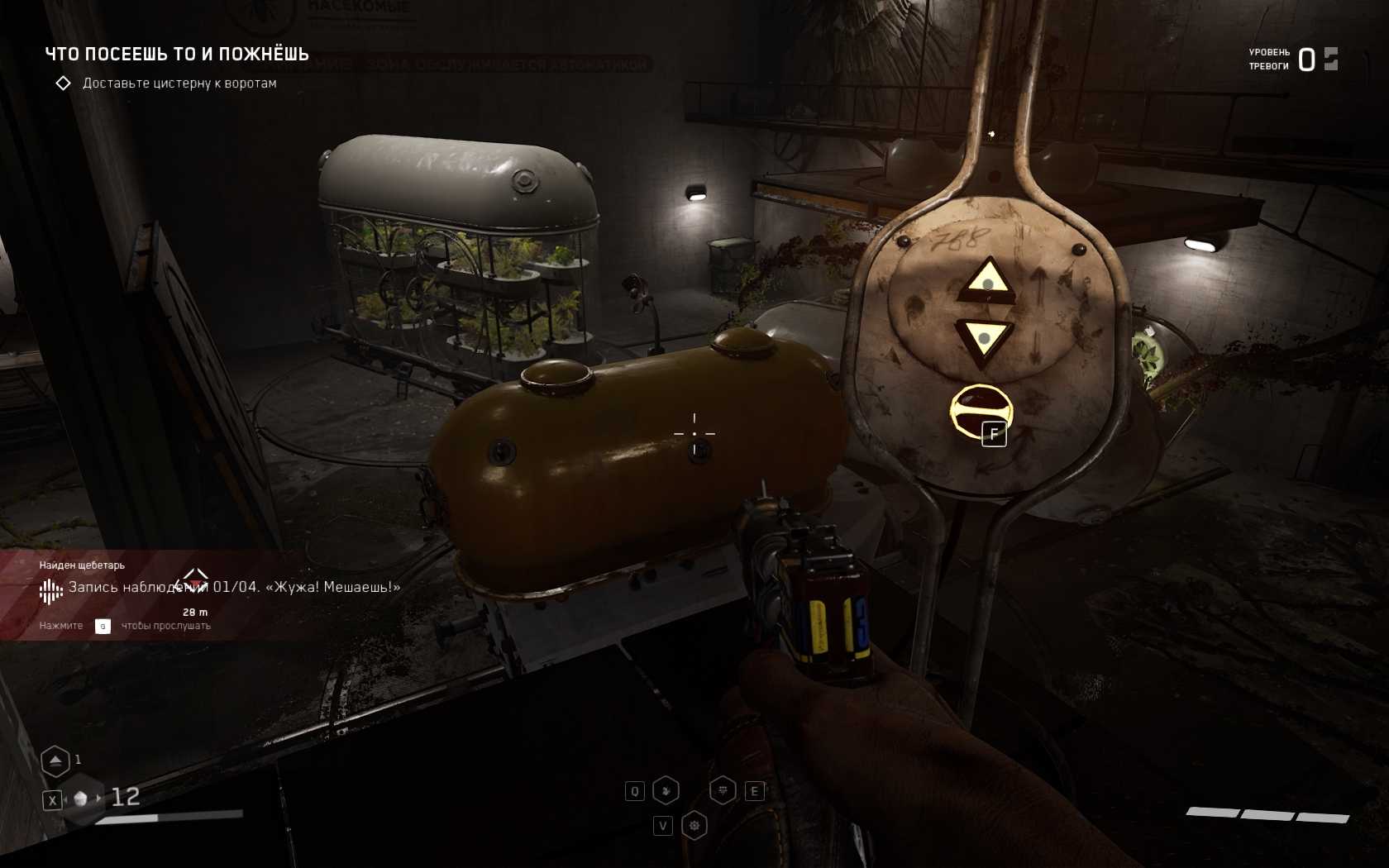
Task: Select the gear-shaped hexagon icon beside V
Action: (x=694, y=825)
